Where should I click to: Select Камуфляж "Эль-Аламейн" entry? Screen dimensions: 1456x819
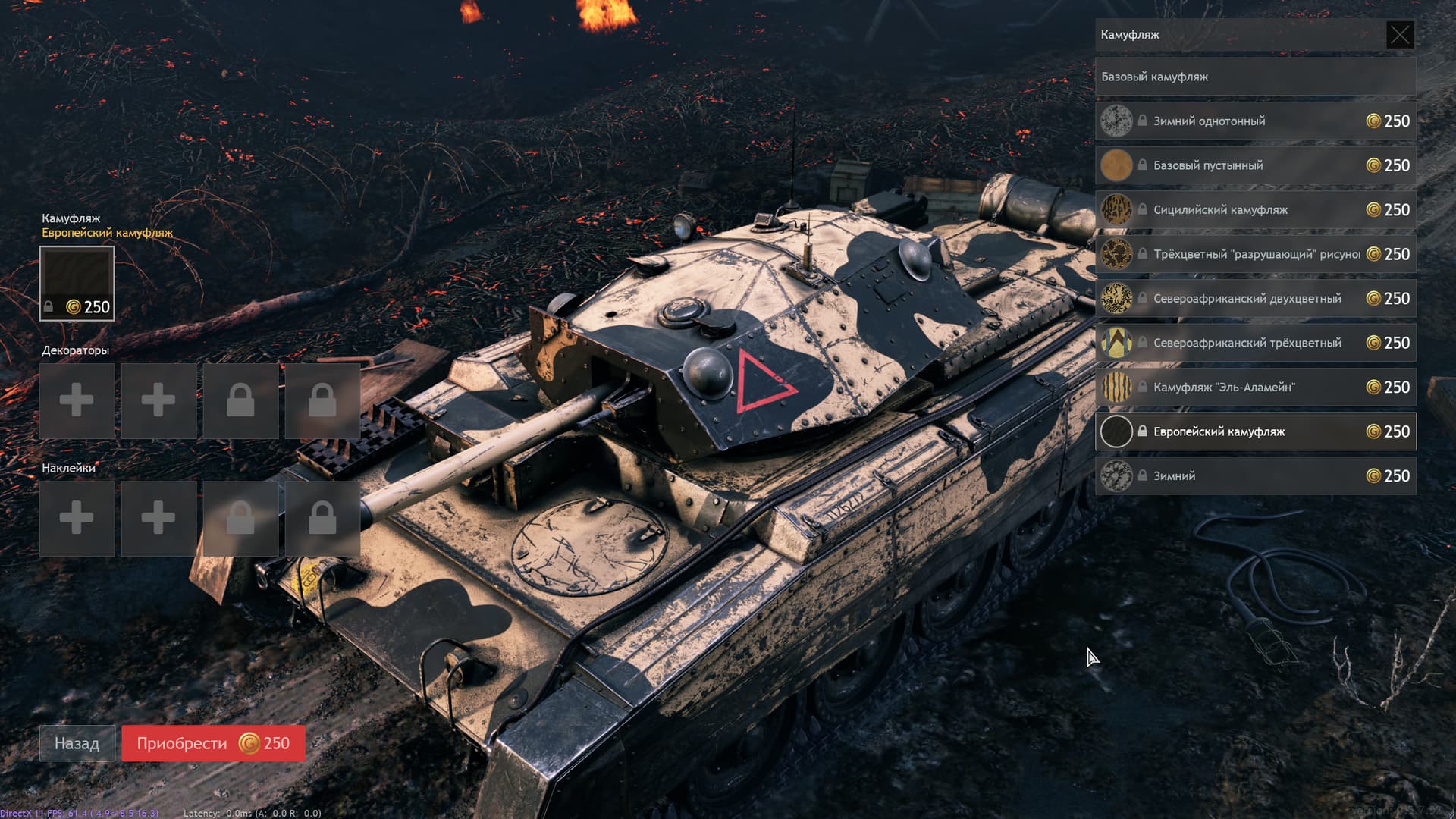coord(1255,388)
